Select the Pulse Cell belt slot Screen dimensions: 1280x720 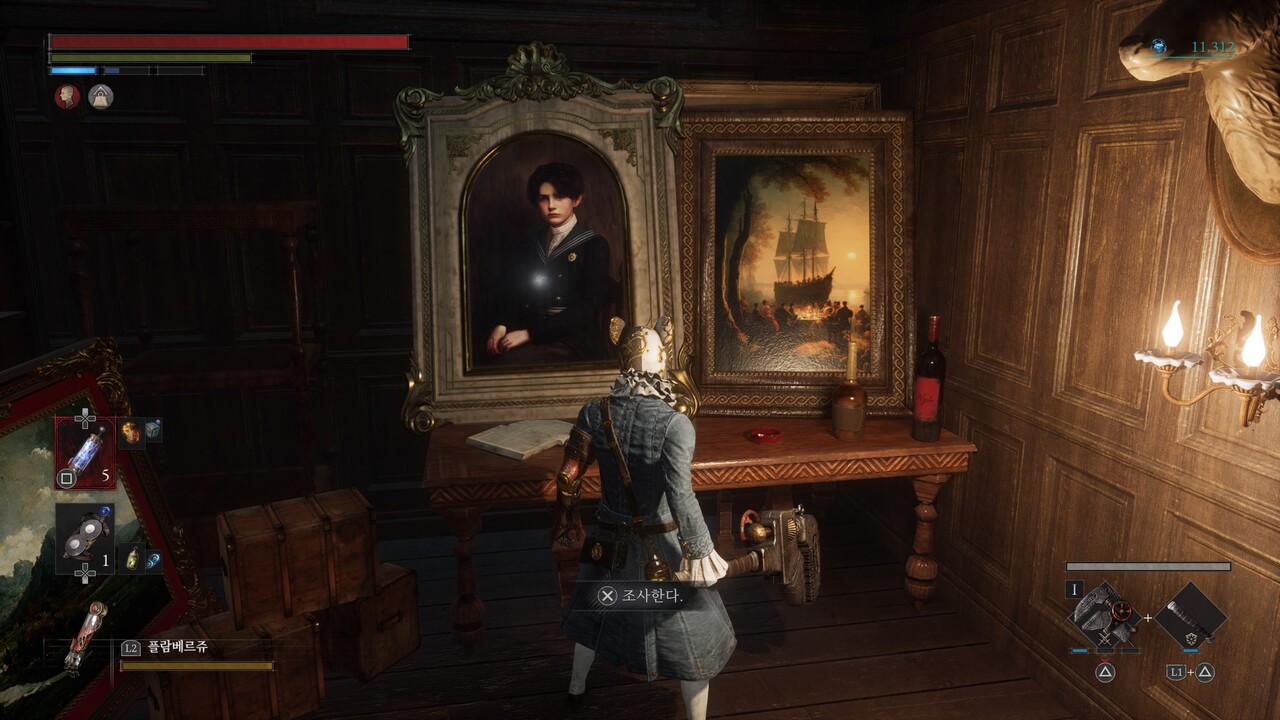[85, 453]
